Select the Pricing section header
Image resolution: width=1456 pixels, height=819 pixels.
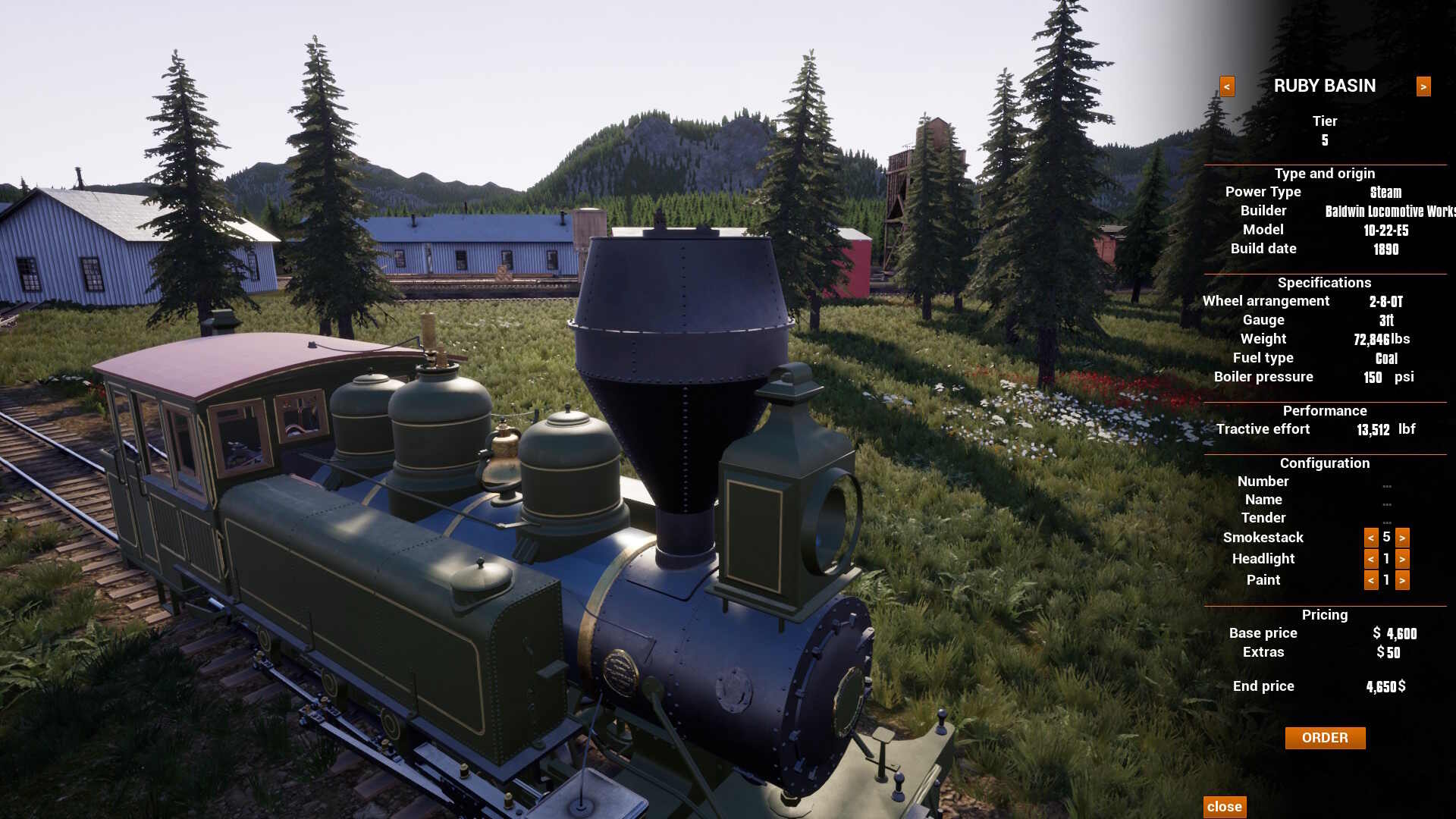pyautogui.click(x=1325, y=614)
